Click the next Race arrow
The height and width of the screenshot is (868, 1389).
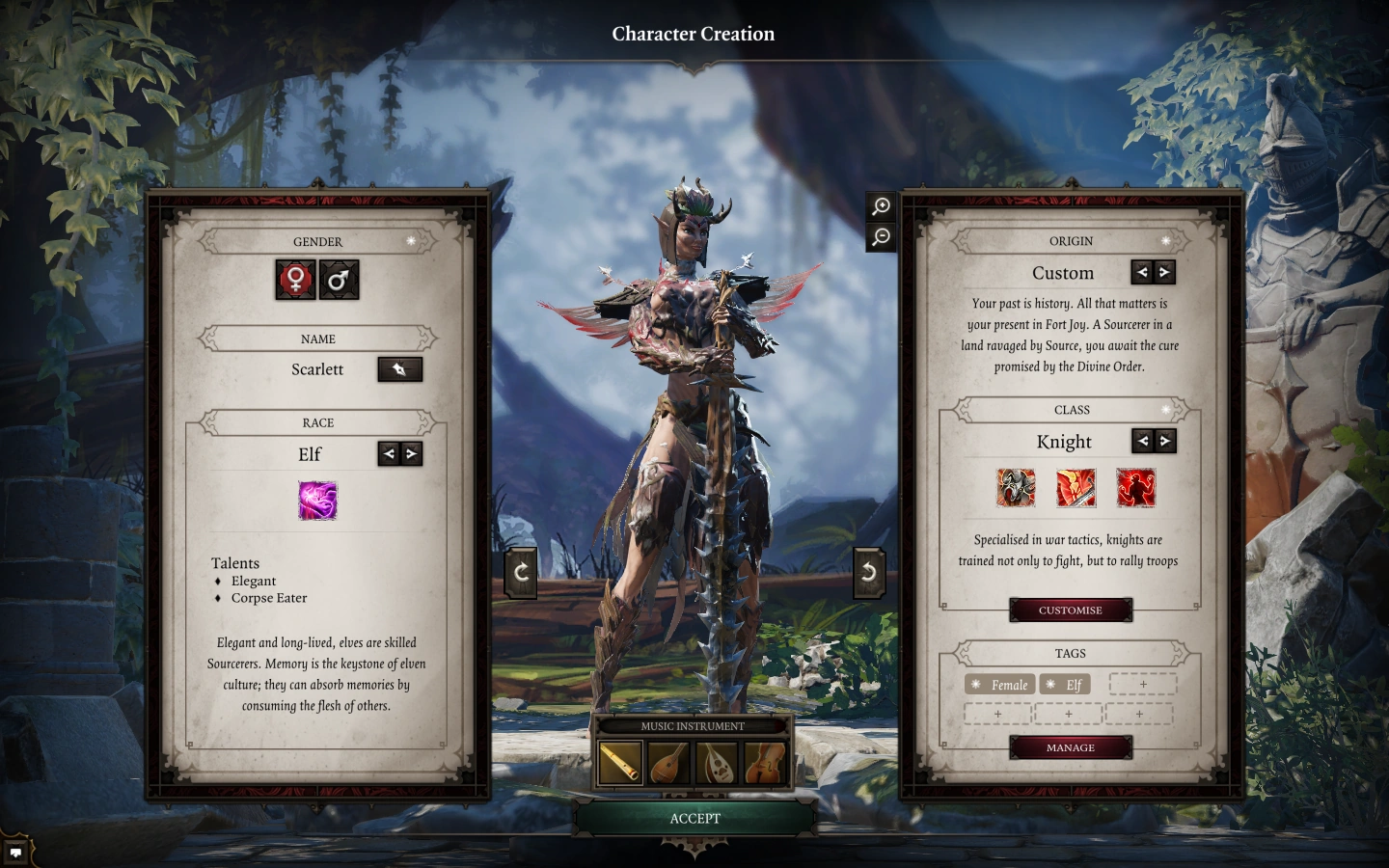(411, 453)
